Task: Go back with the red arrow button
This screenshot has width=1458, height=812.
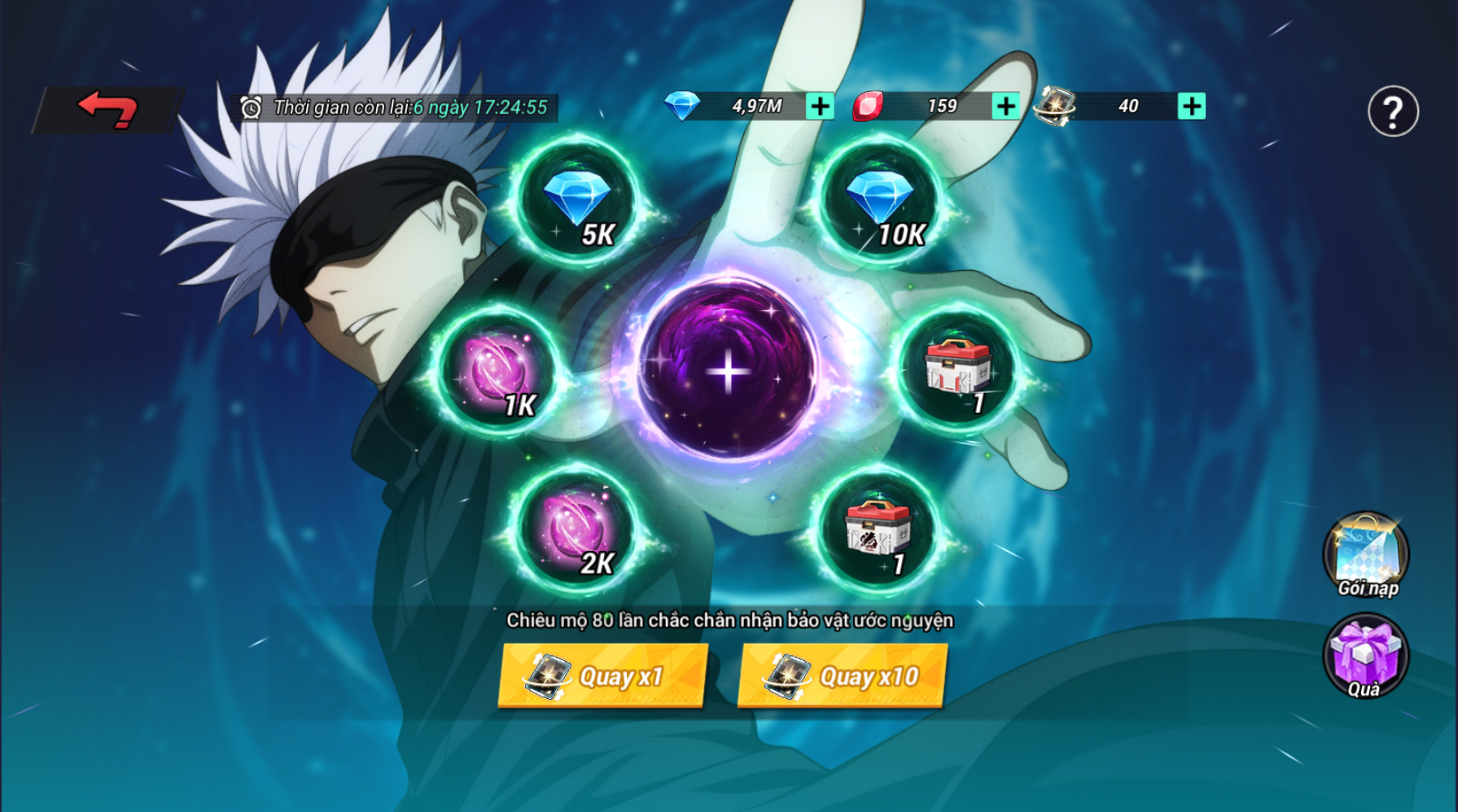Action: 107,109
